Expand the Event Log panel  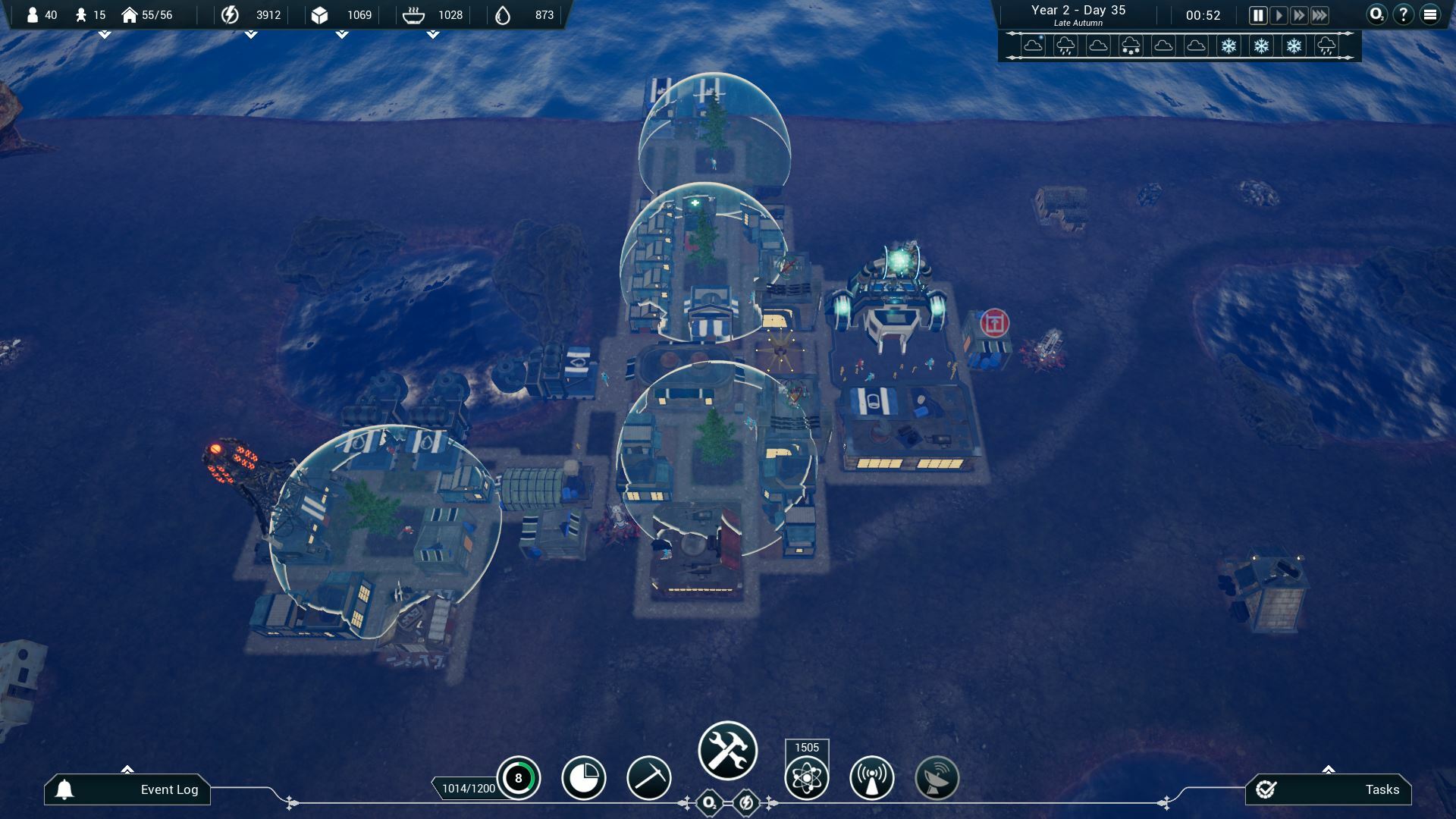[x=127, y=789]
